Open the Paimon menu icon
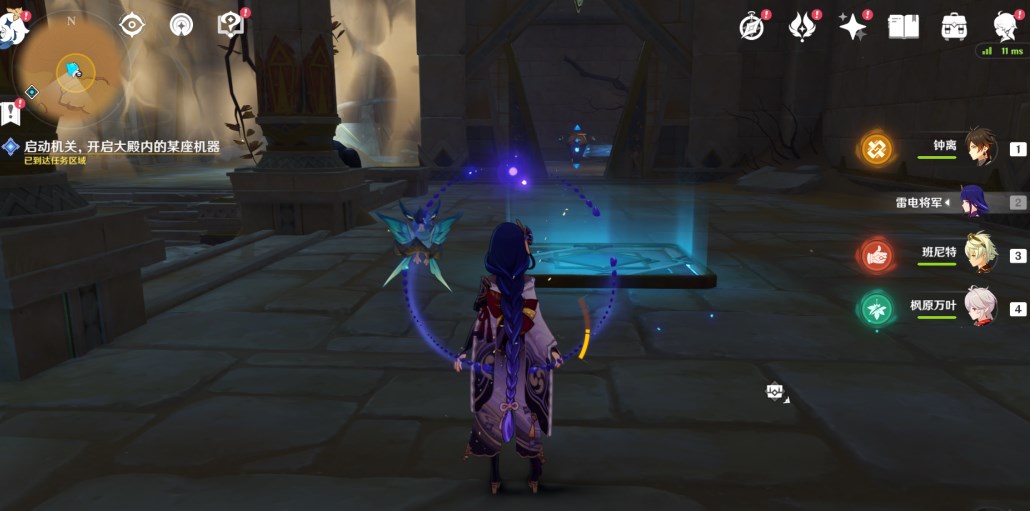Screen dimensions: 1030x511 pyautogui.click(x=12, y=27)
